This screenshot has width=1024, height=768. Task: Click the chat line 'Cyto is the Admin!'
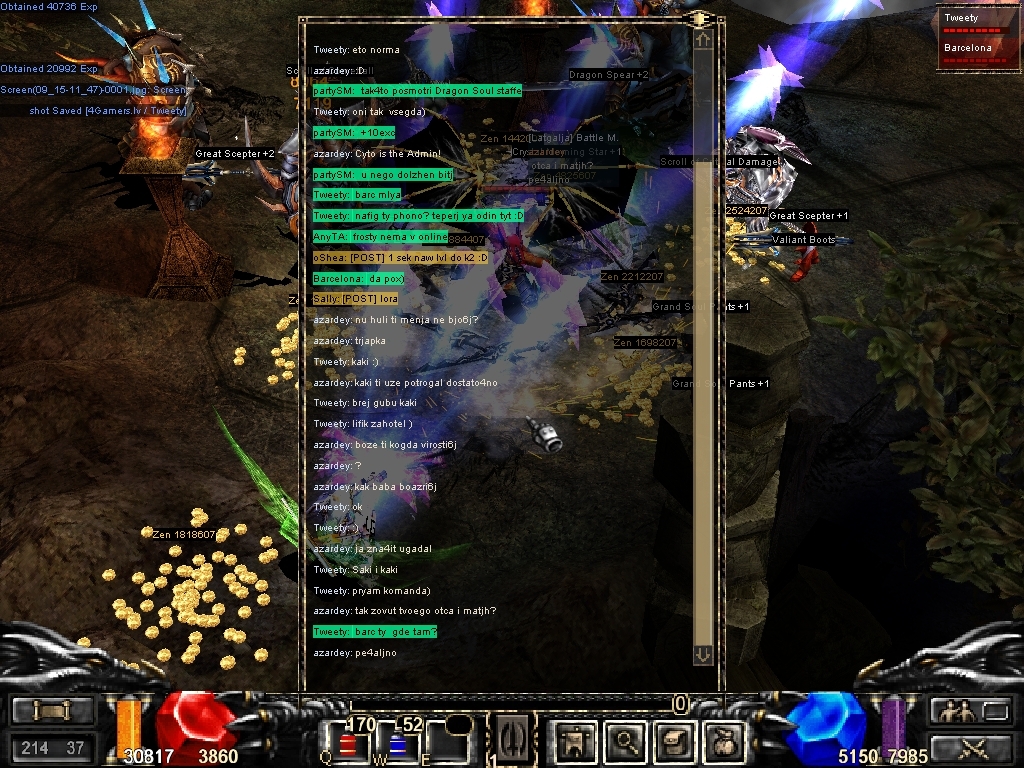pyautogui.click(x=376, y=154)
